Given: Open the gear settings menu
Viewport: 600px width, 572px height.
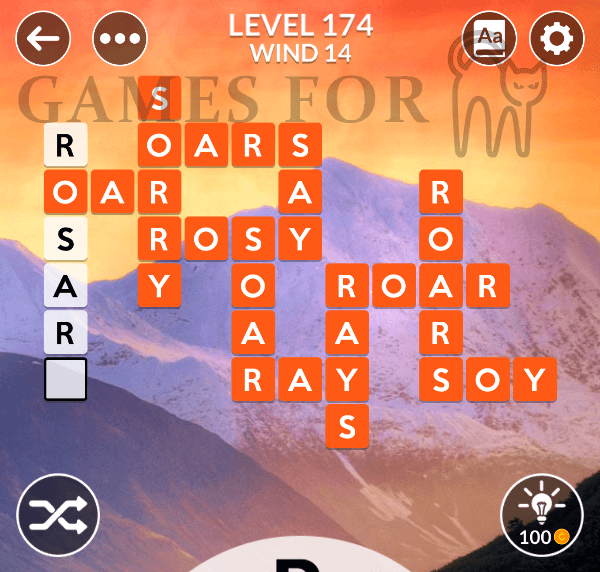Looking at the screenshot, I should [557, 40].
